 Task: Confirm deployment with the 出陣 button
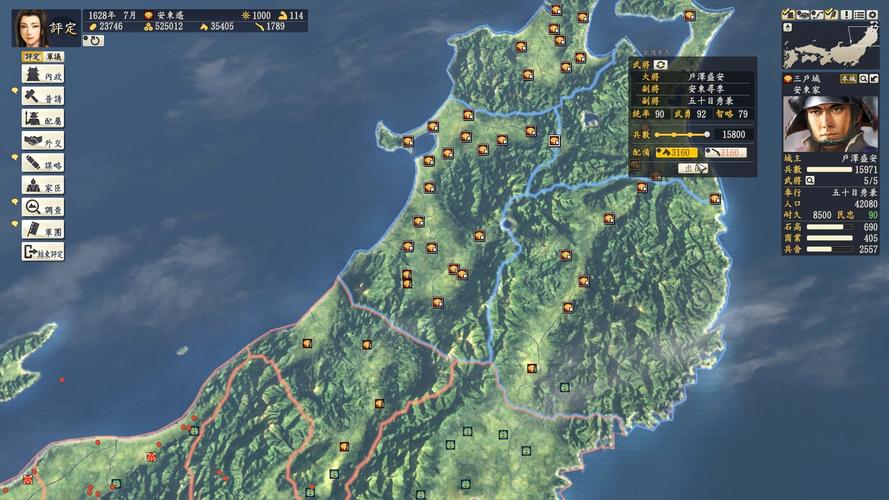(692, 168)
